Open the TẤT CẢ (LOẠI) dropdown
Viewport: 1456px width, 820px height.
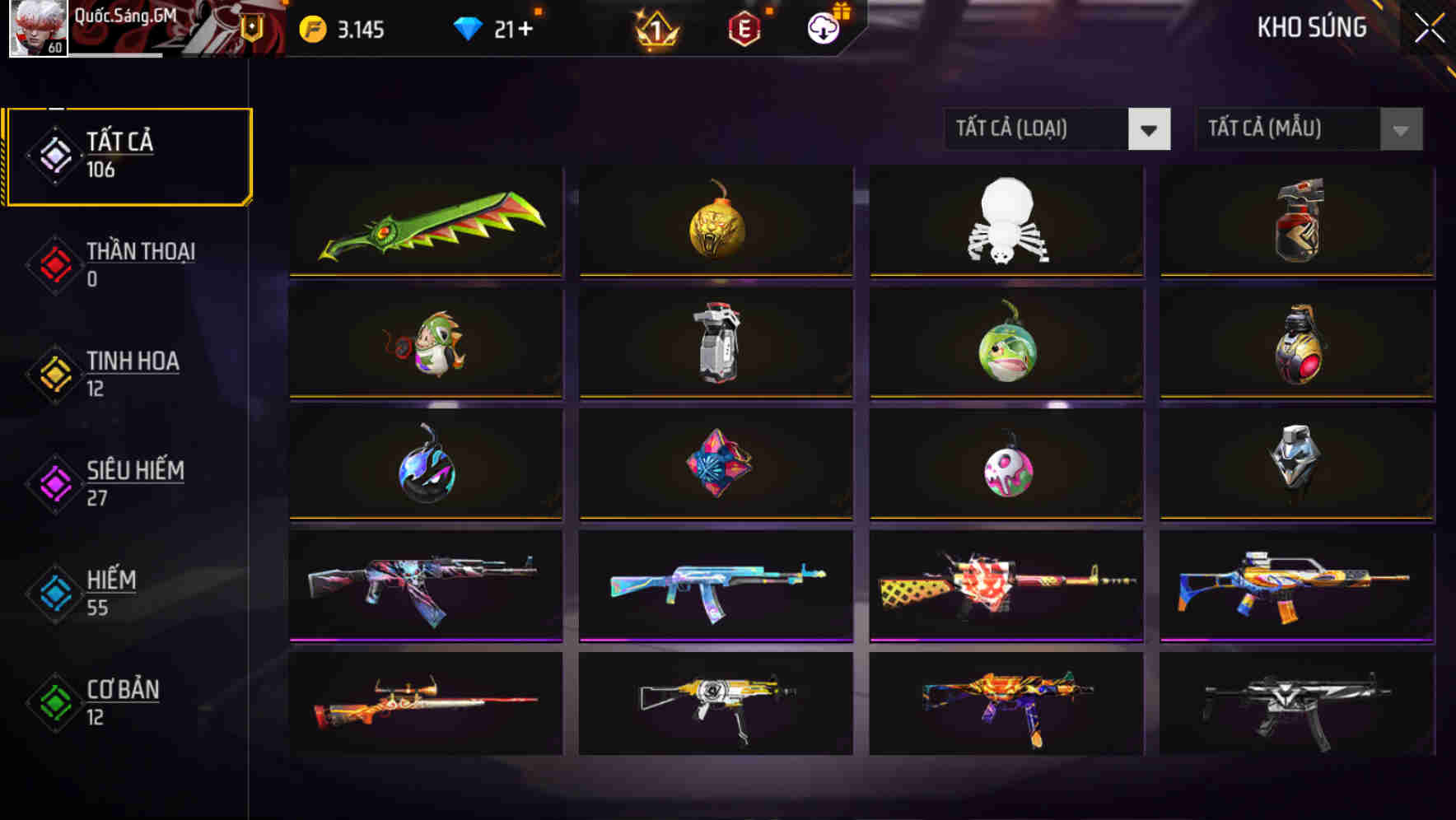(1038, 129)
